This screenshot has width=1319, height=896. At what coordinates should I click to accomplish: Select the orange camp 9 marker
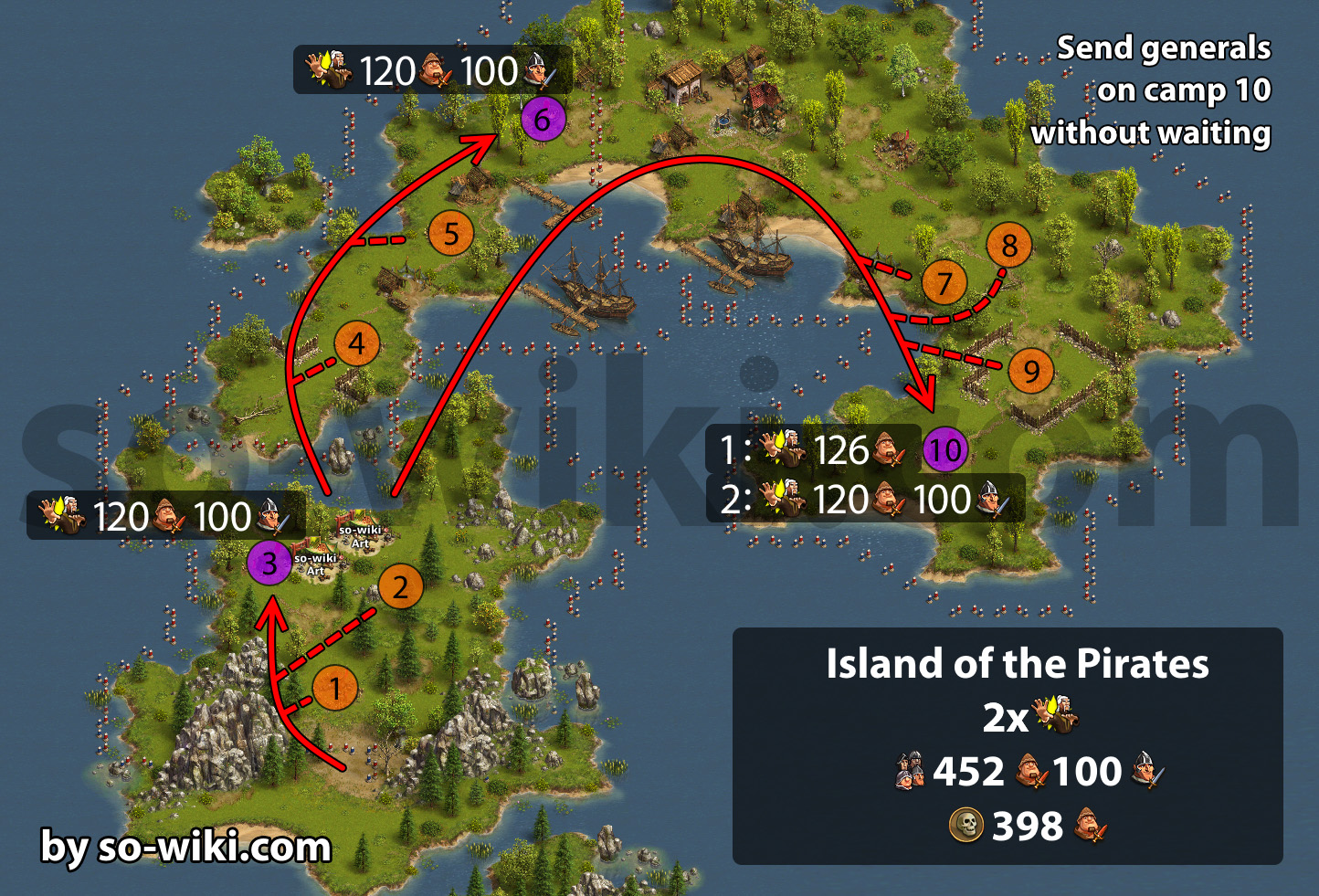[x=1031, y=371]
